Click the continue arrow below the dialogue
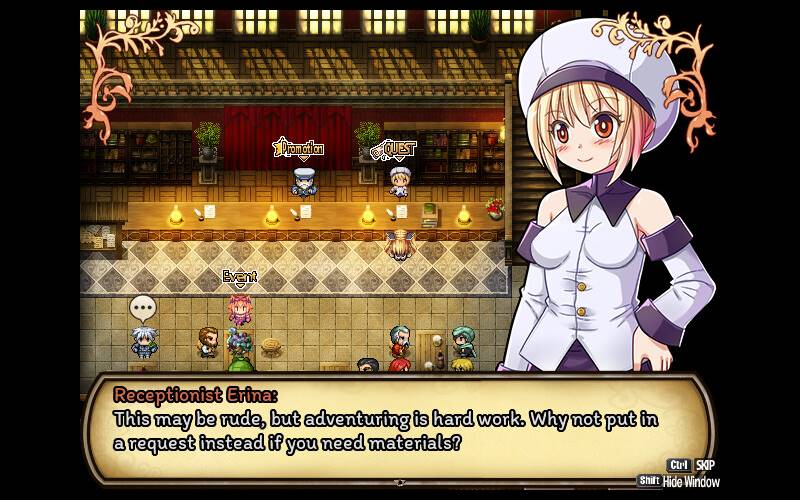This screenshot has width=800, height=500. [400, 483]
